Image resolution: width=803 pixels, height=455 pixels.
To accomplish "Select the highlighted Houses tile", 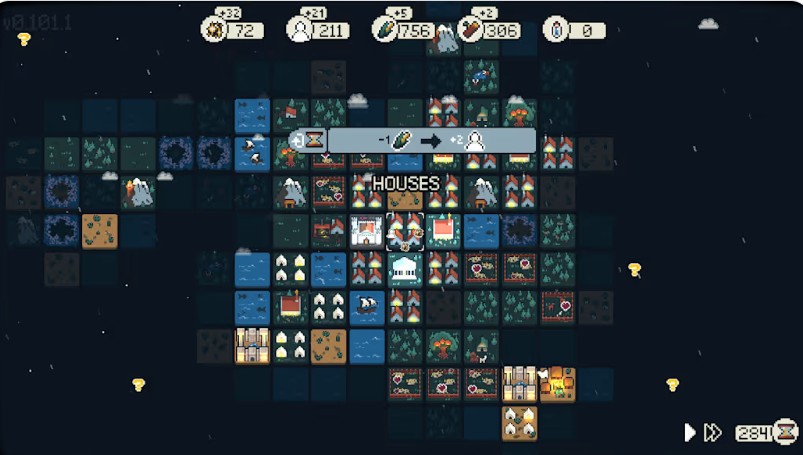I will click(x=405, y=231).
